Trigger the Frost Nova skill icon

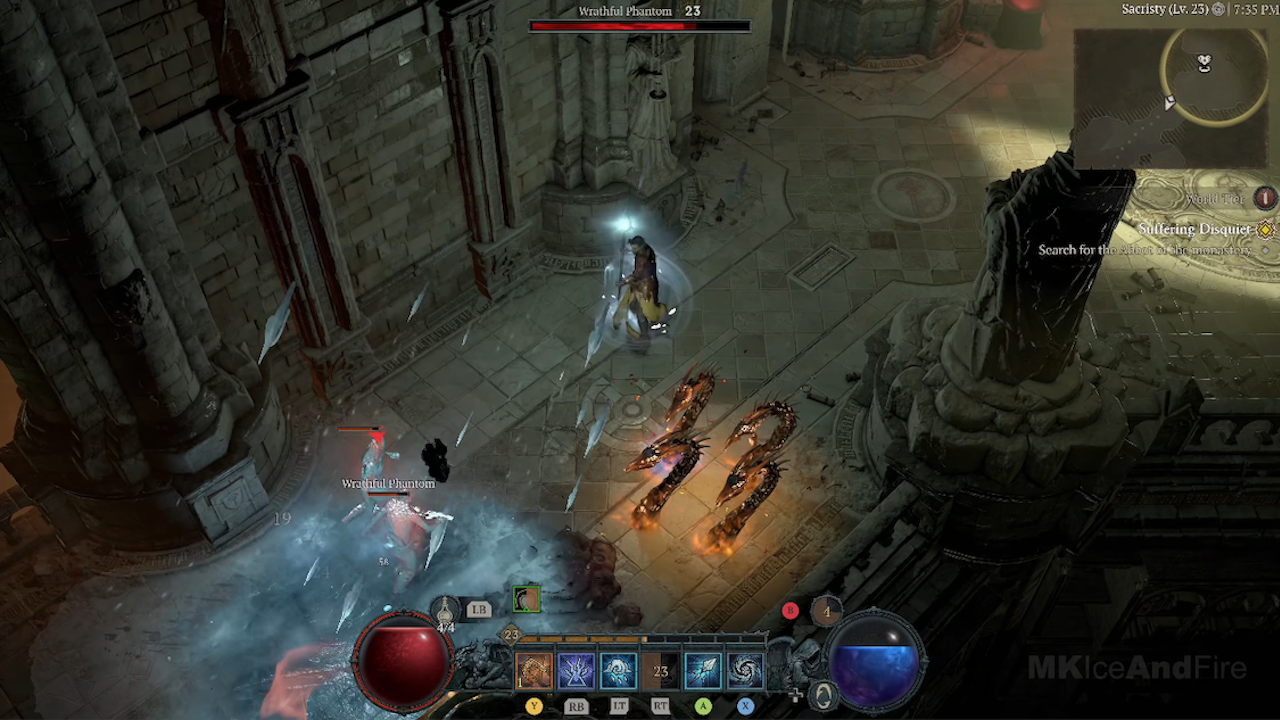pos(618,669)
